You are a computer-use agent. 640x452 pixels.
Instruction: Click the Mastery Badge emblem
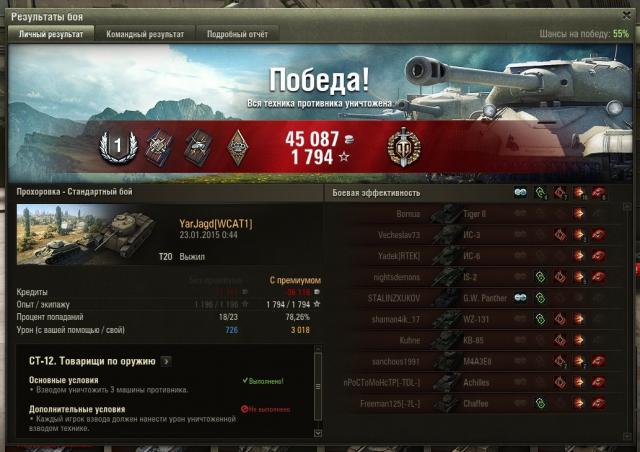click(x=403, y=147)
